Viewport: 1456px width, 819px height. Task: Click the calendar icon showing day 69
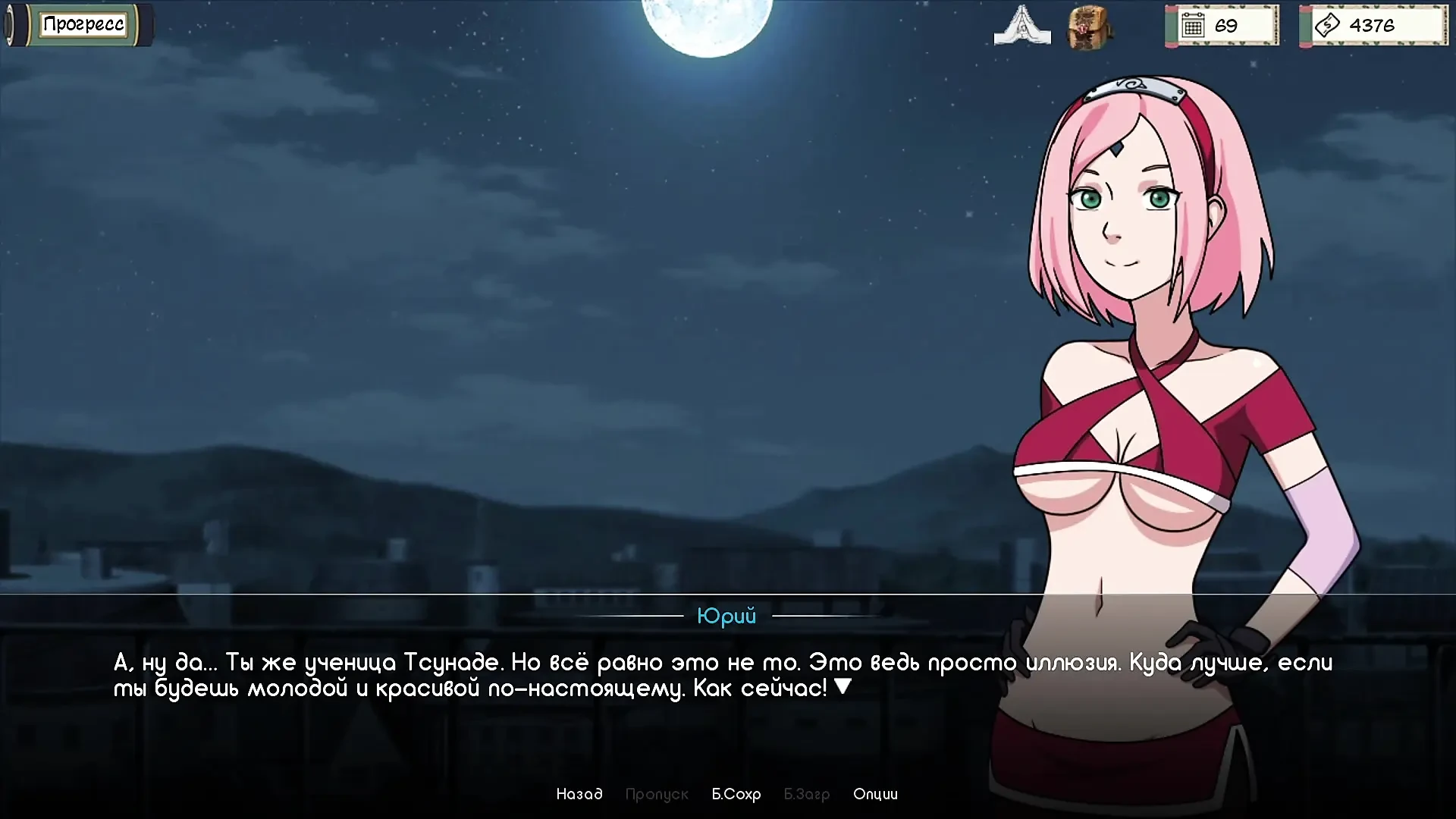click(1195, 25)
